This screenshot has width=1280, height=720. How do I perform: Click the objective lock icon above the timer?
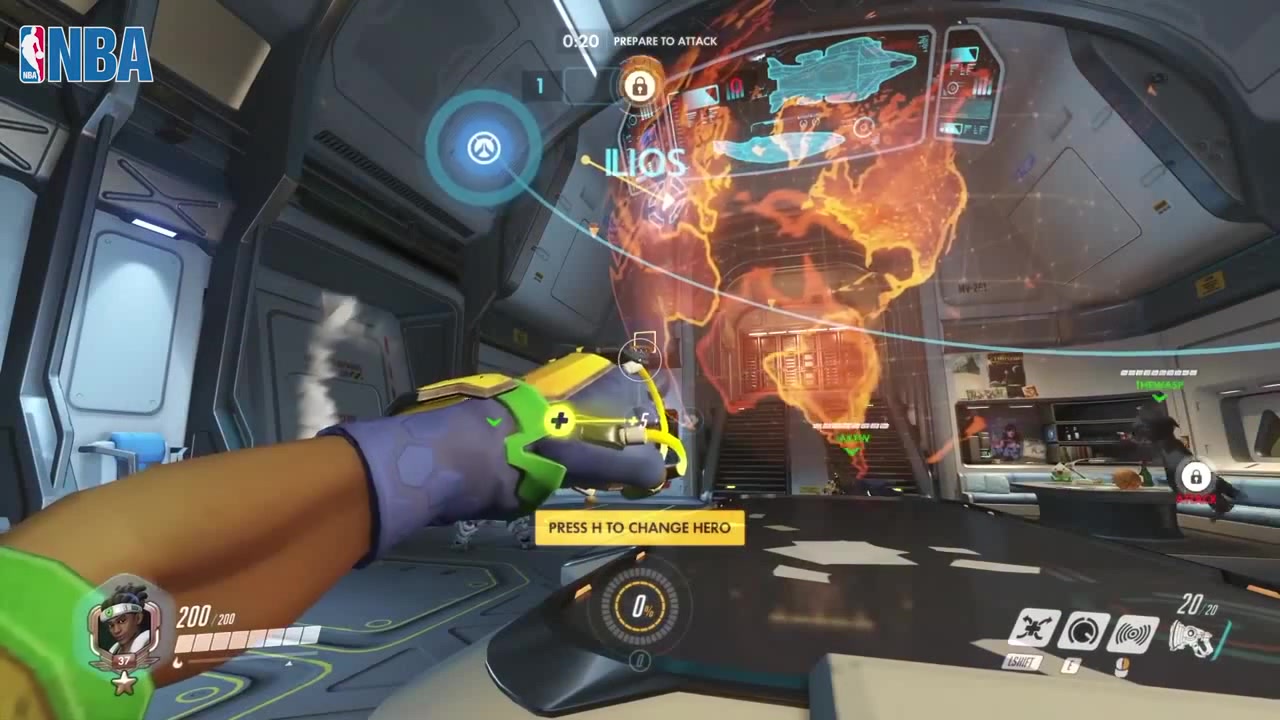click(640, 86)
